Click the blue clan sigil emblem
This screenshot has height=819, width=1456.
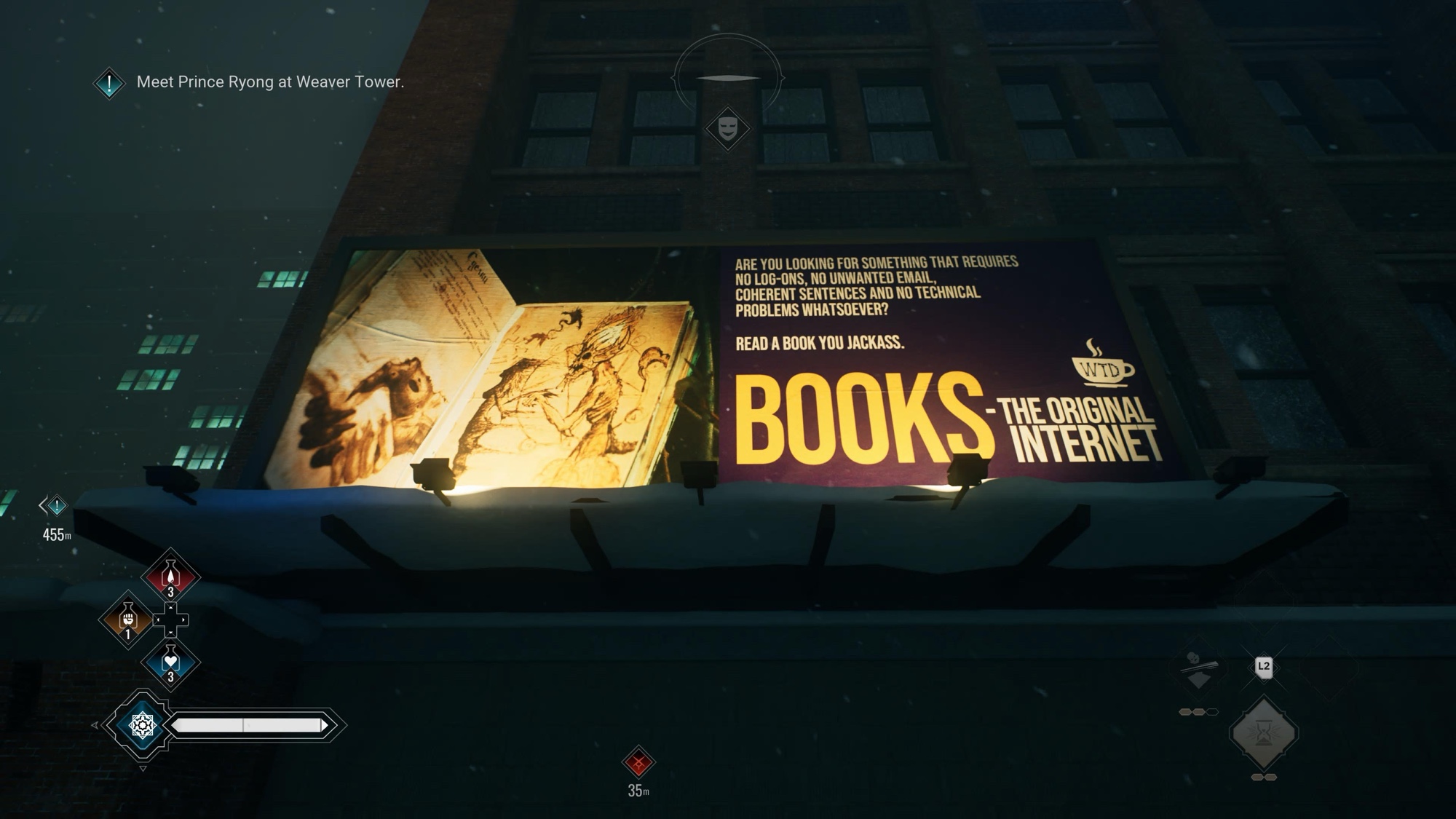tap(142, 725)
